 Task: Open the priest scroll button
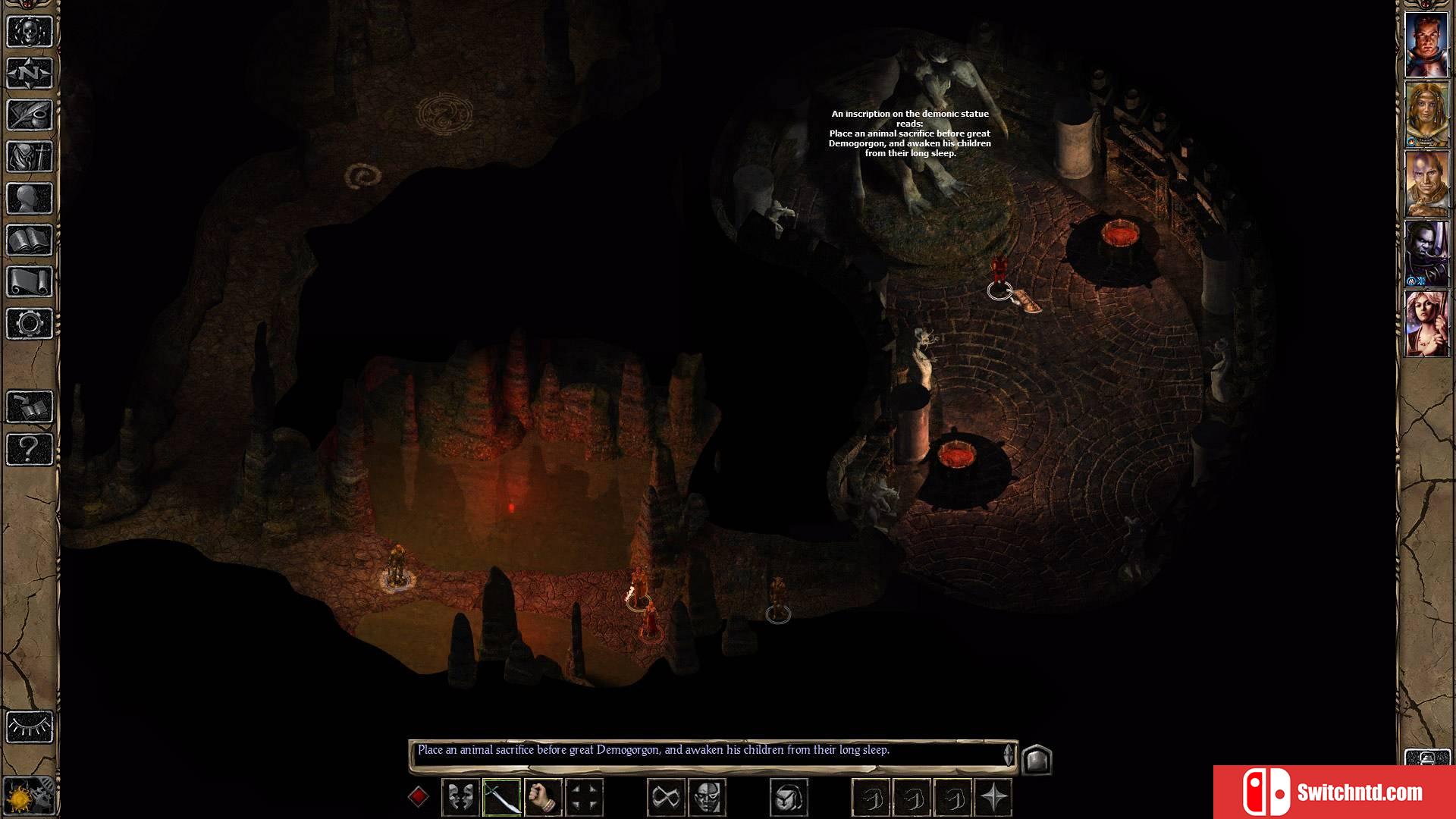tap(30, 282)
